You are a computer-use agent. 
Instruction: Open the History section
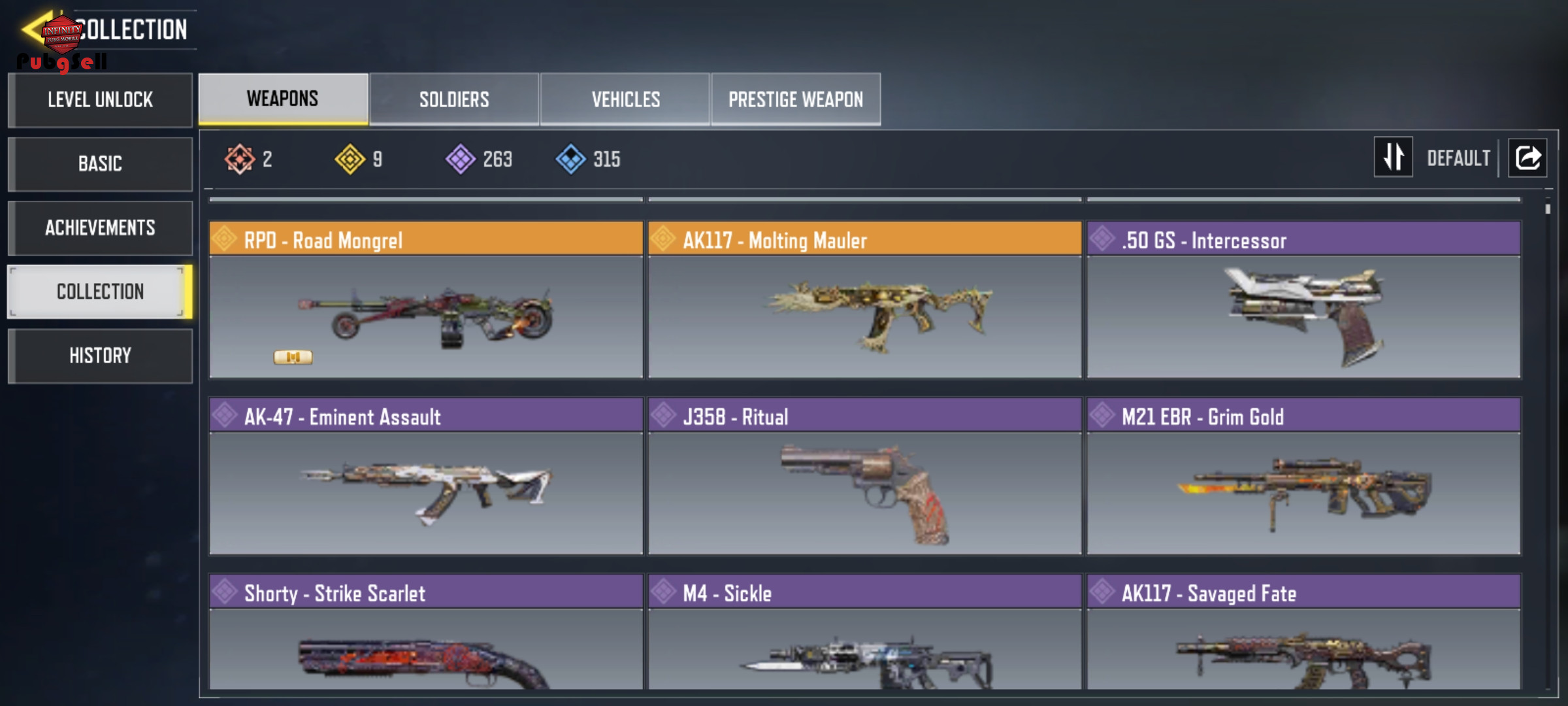tap(100, 356)
